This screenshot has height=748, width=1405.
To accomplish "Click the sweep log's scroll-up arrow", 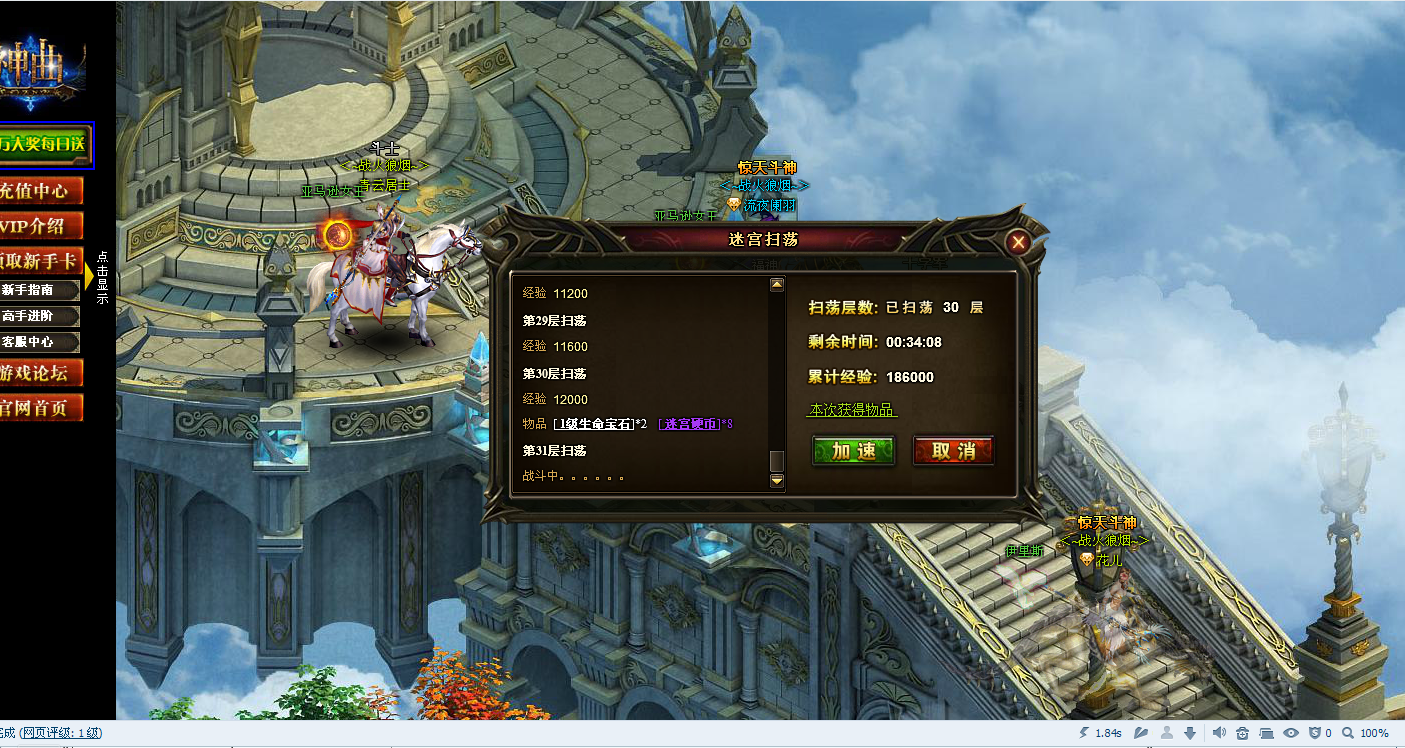I will click(x=776, y=285).
